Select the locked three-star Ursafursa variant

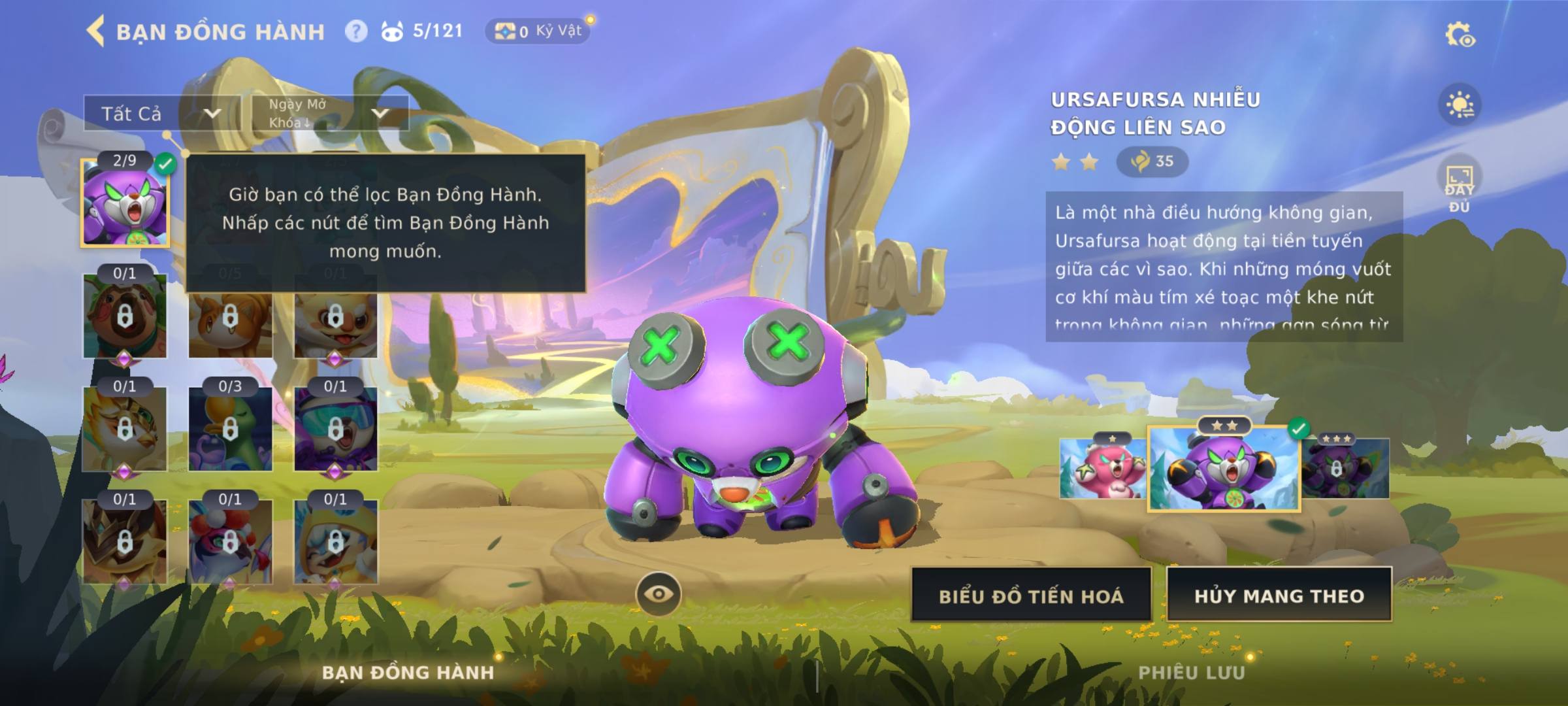(1345, 469)
